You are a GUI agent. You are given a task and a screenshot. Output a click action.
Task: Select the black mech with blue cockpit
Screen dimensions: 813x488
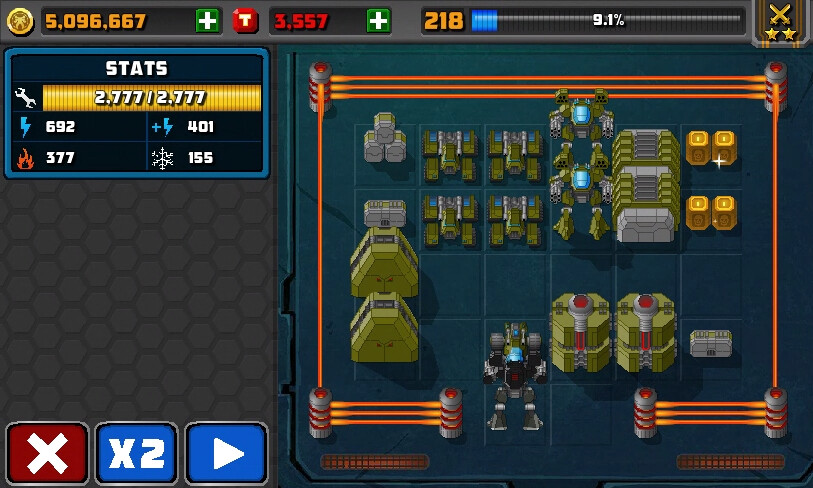tap(515, 370)
